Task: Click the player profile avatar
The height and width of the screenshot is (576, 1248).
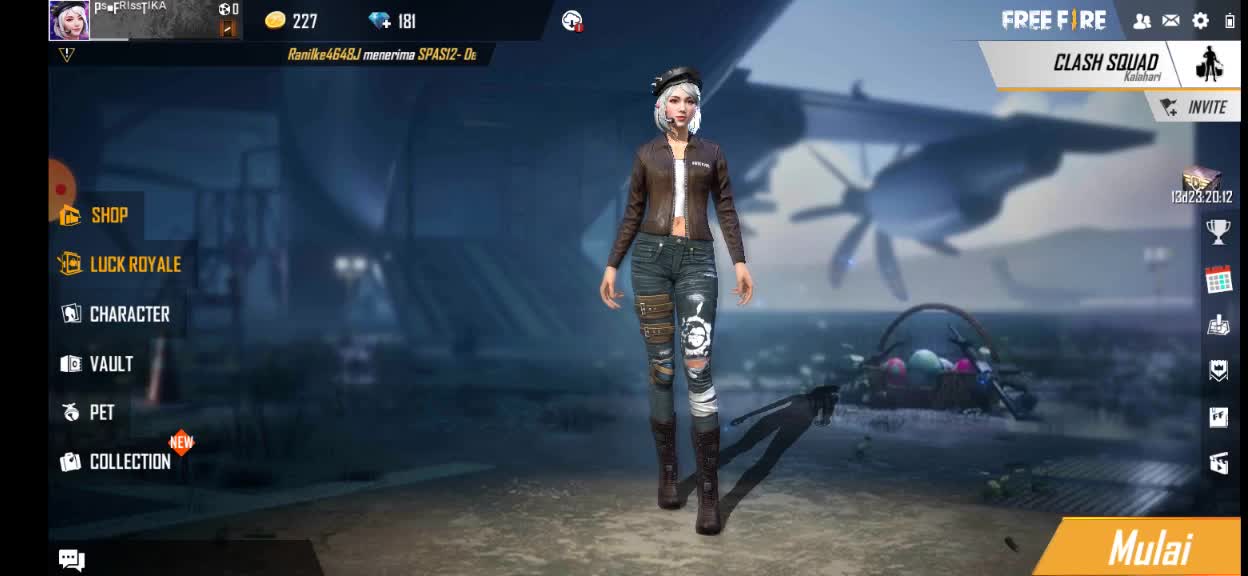Action: point(69,20)
